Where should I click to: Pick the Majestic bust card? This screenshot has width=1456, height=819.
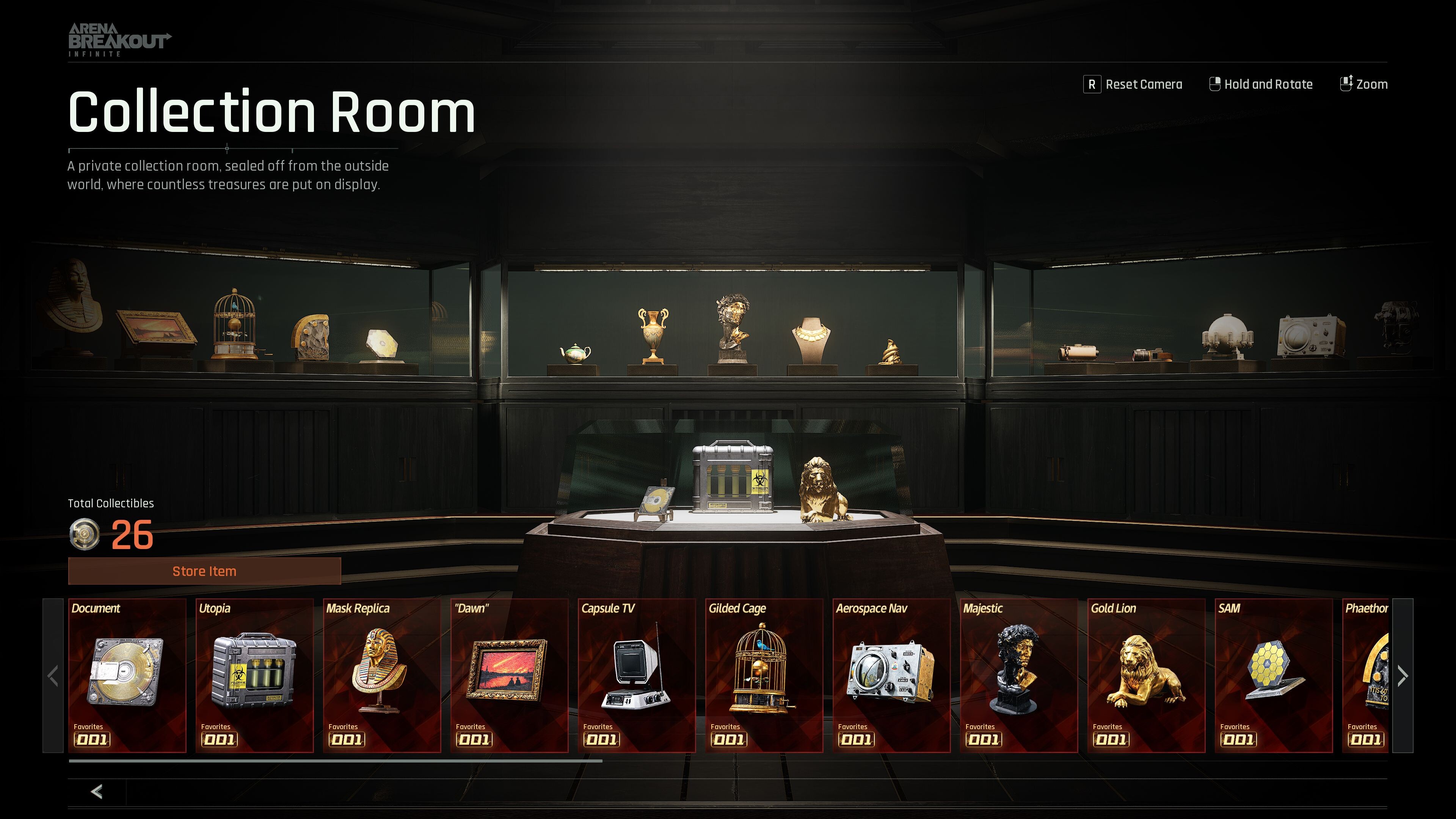pyautogui.click(x=1018, y=675)
